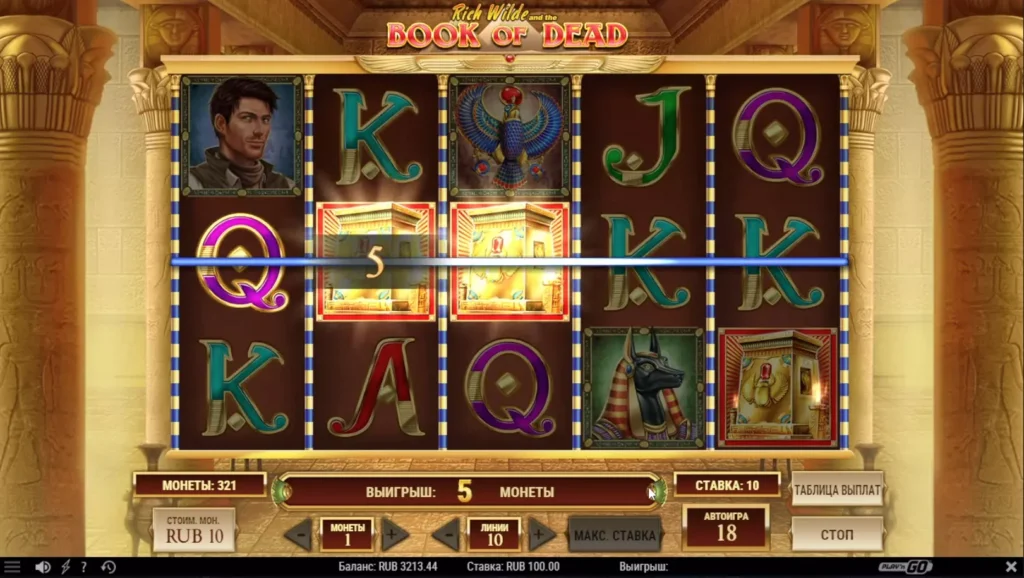Open the hamburger menu in bottom bar
Viewport: 1024px width, 578px height.
pyautogui.click(x=12, y=567)
